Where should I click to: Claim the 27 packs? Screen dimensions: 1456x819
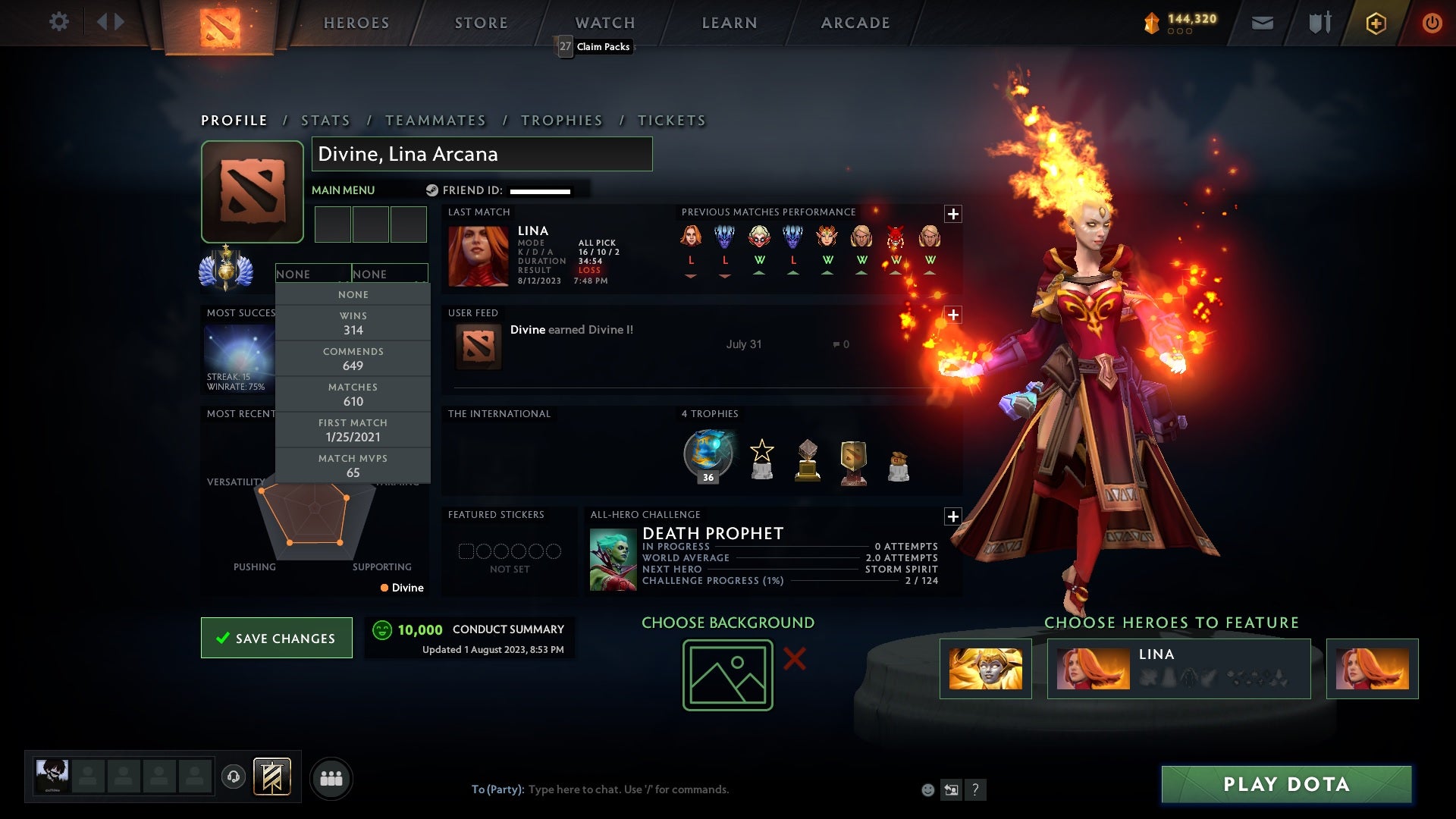pos(595,46)
